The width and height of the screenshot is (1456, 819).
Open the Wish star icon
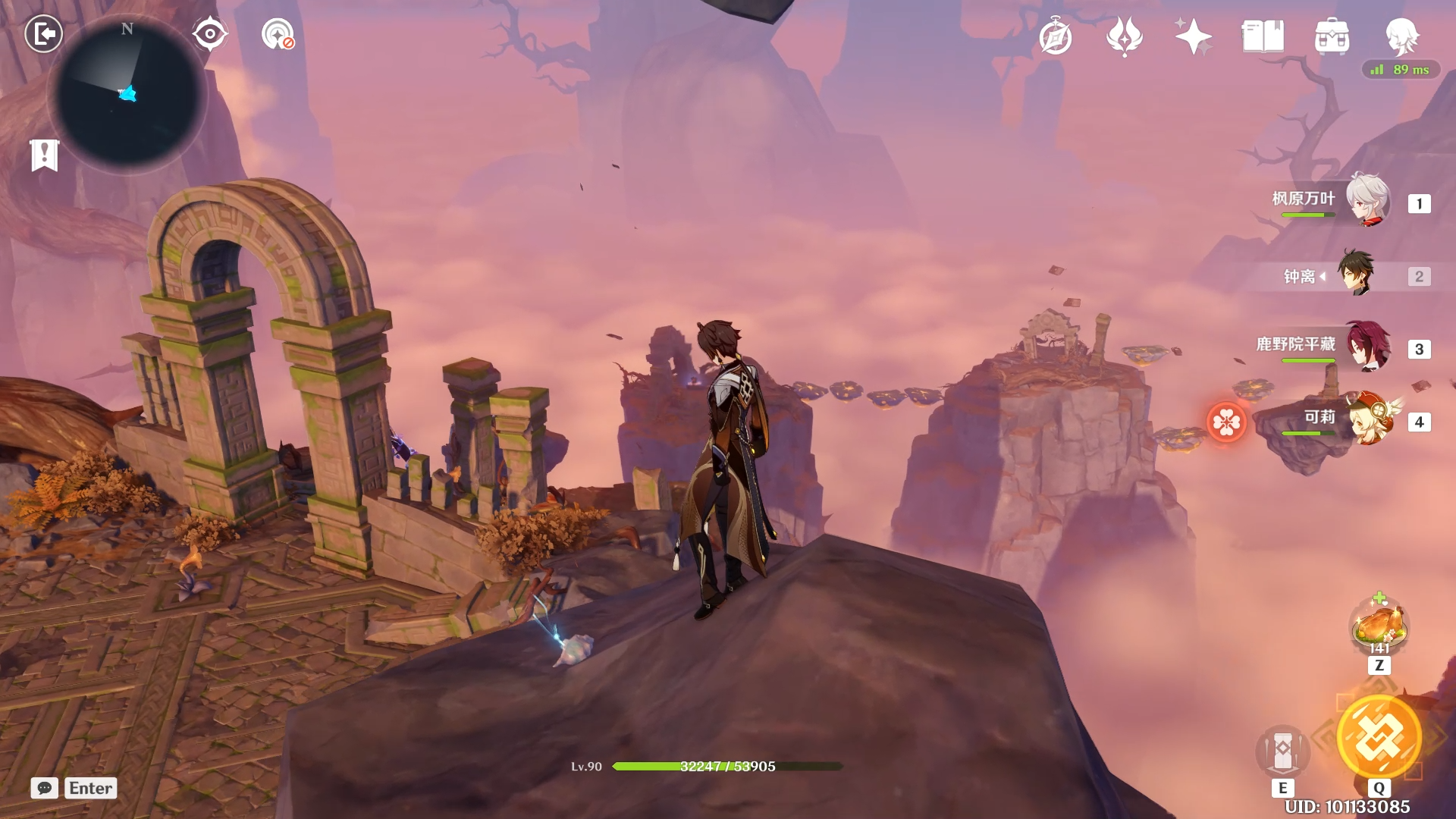(1193, 36)
